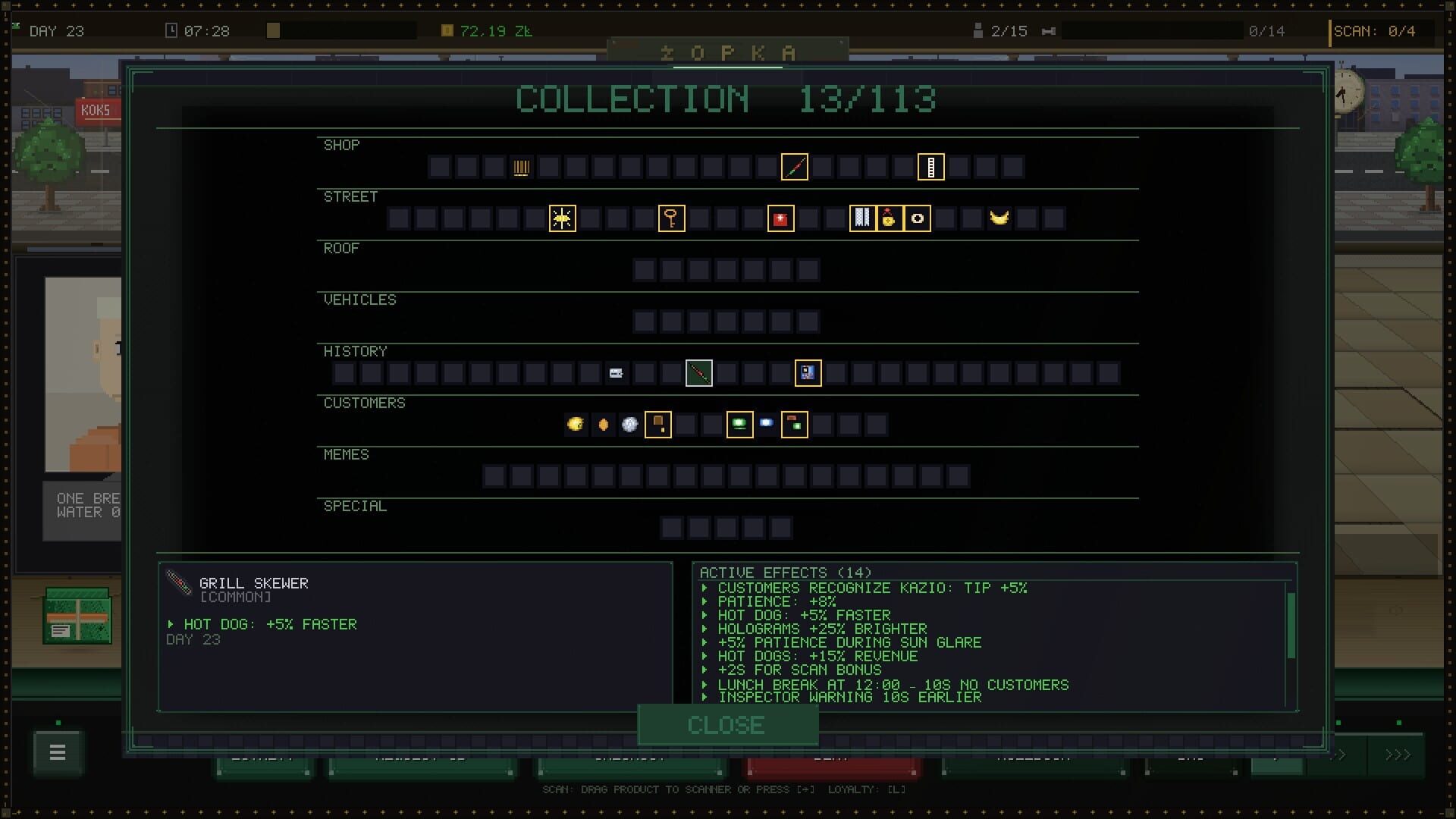This screenshot has width=1456, height=819.
Task: Expand the SHOP section header
Action: point(342,145)
